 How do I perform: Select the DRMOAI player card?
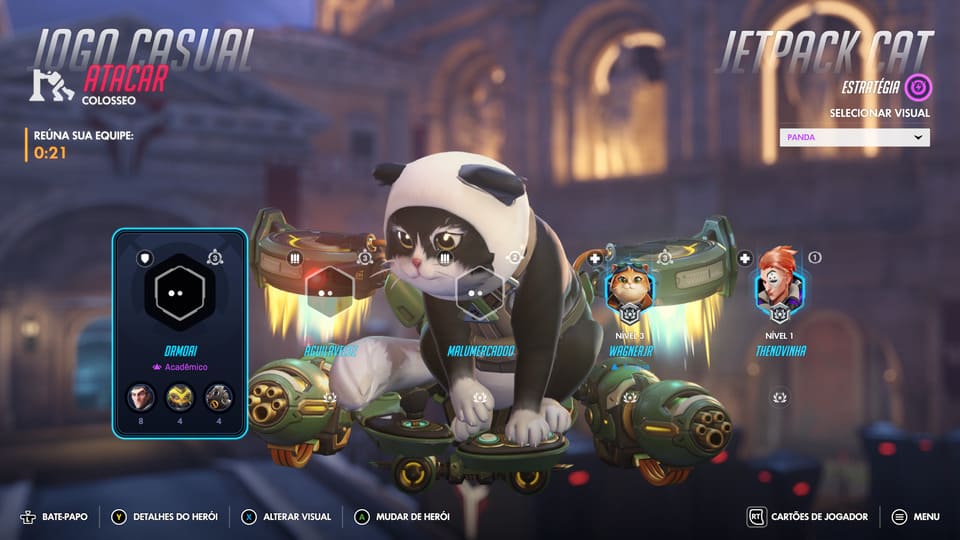(180, 333)
